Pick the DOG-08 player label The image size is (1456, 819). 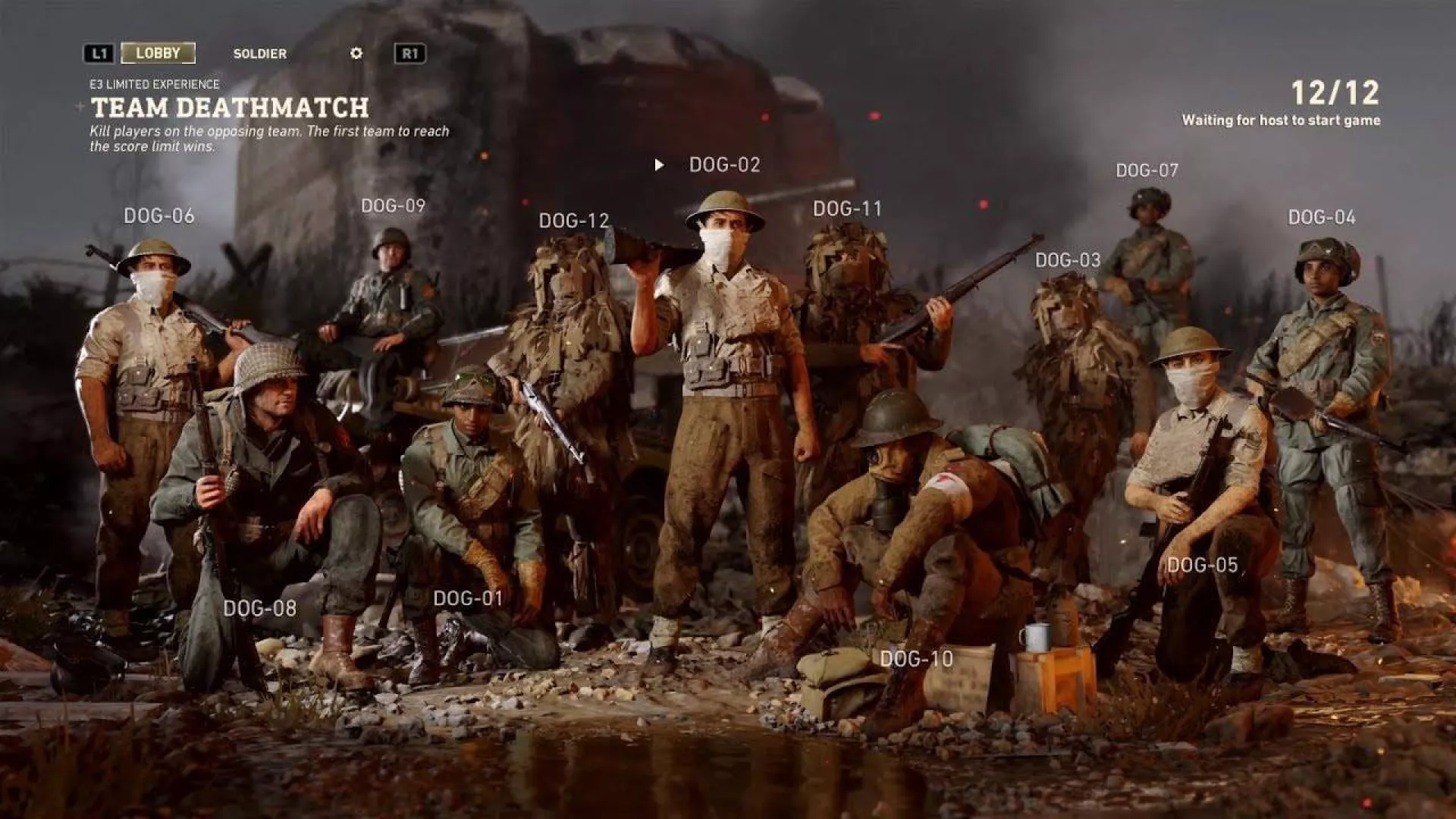click(x=259, y=608)
